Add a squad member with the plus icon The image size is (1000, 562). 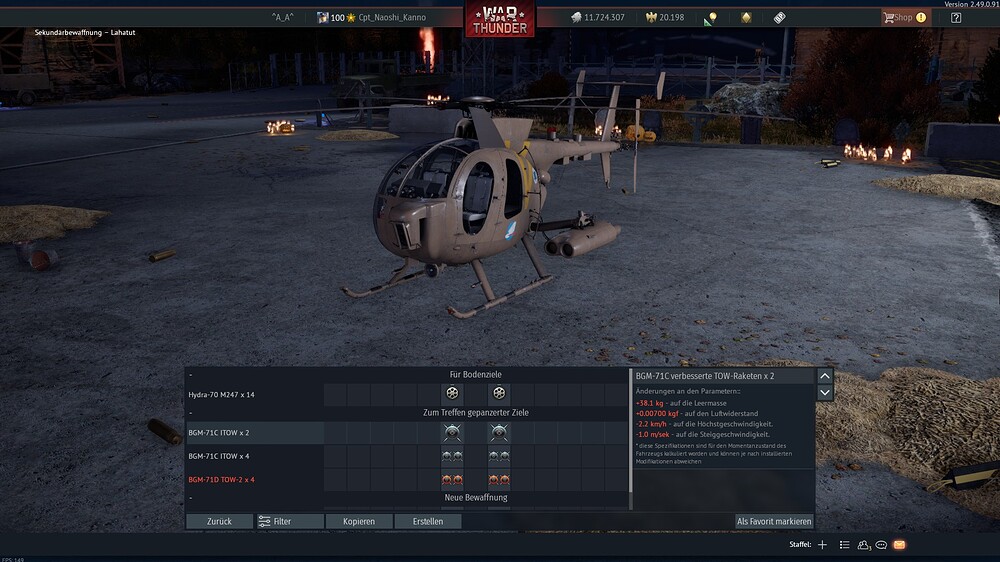pos(822,545)
